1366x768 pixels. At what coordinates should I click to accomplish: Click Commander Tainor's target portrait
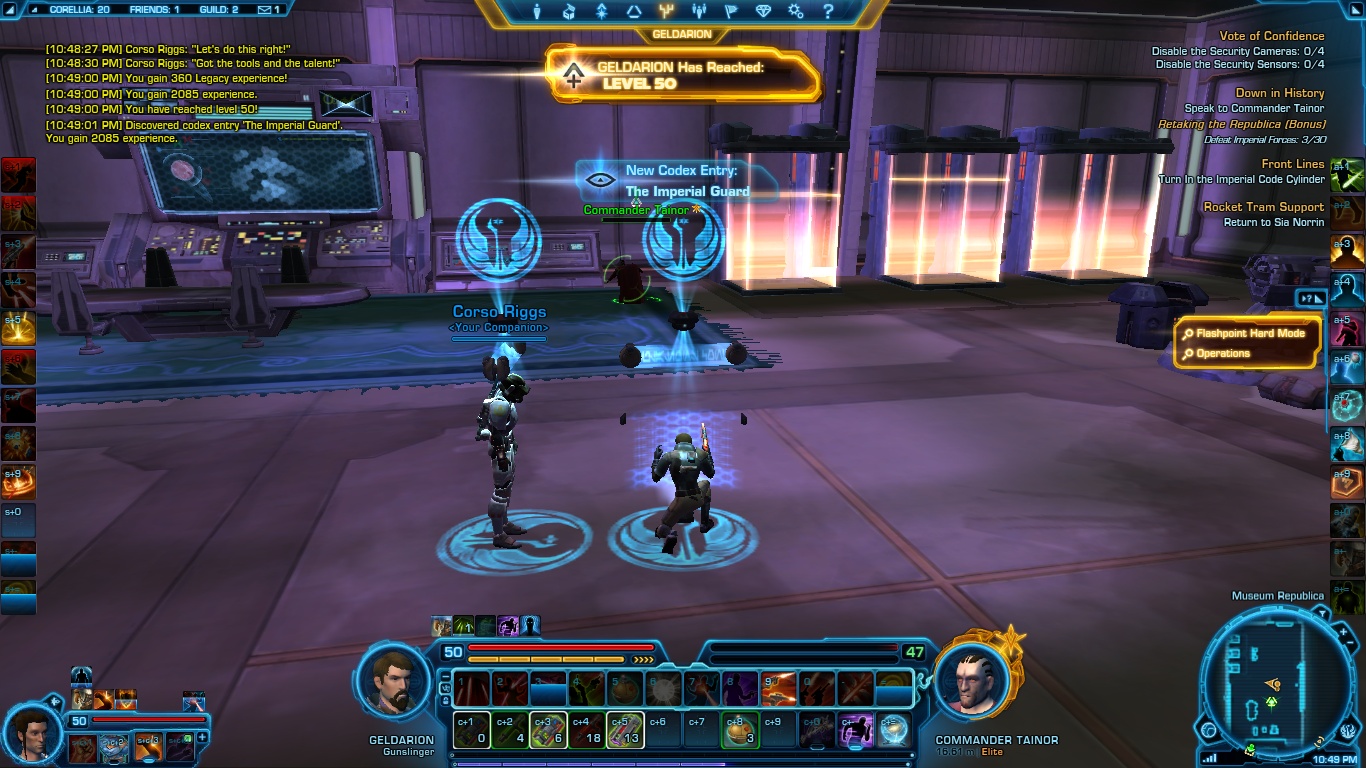point(971,682)
